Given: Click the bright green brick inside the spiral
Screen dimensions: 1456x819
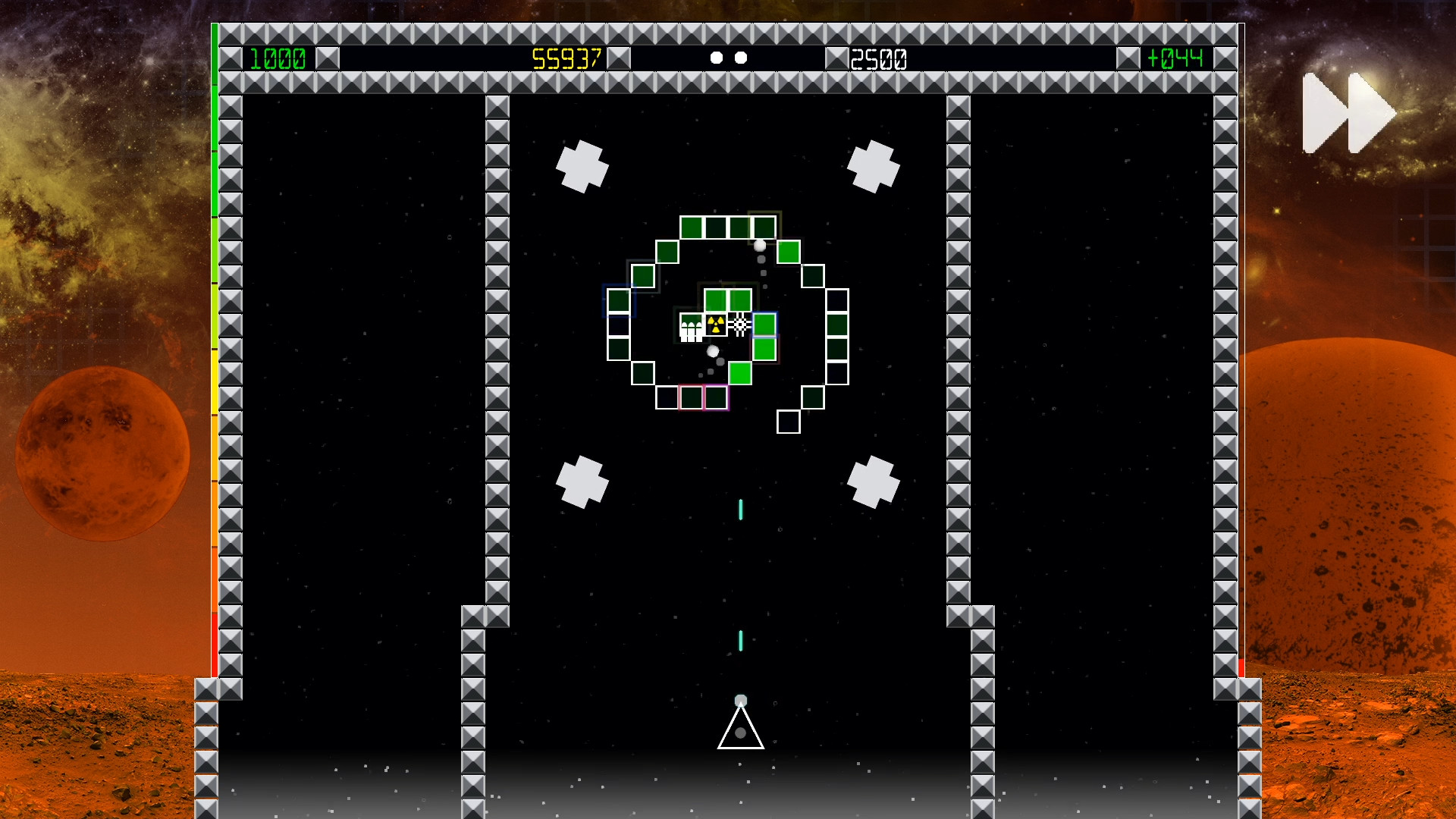Looking at the screenshot, I should [740, 373].
